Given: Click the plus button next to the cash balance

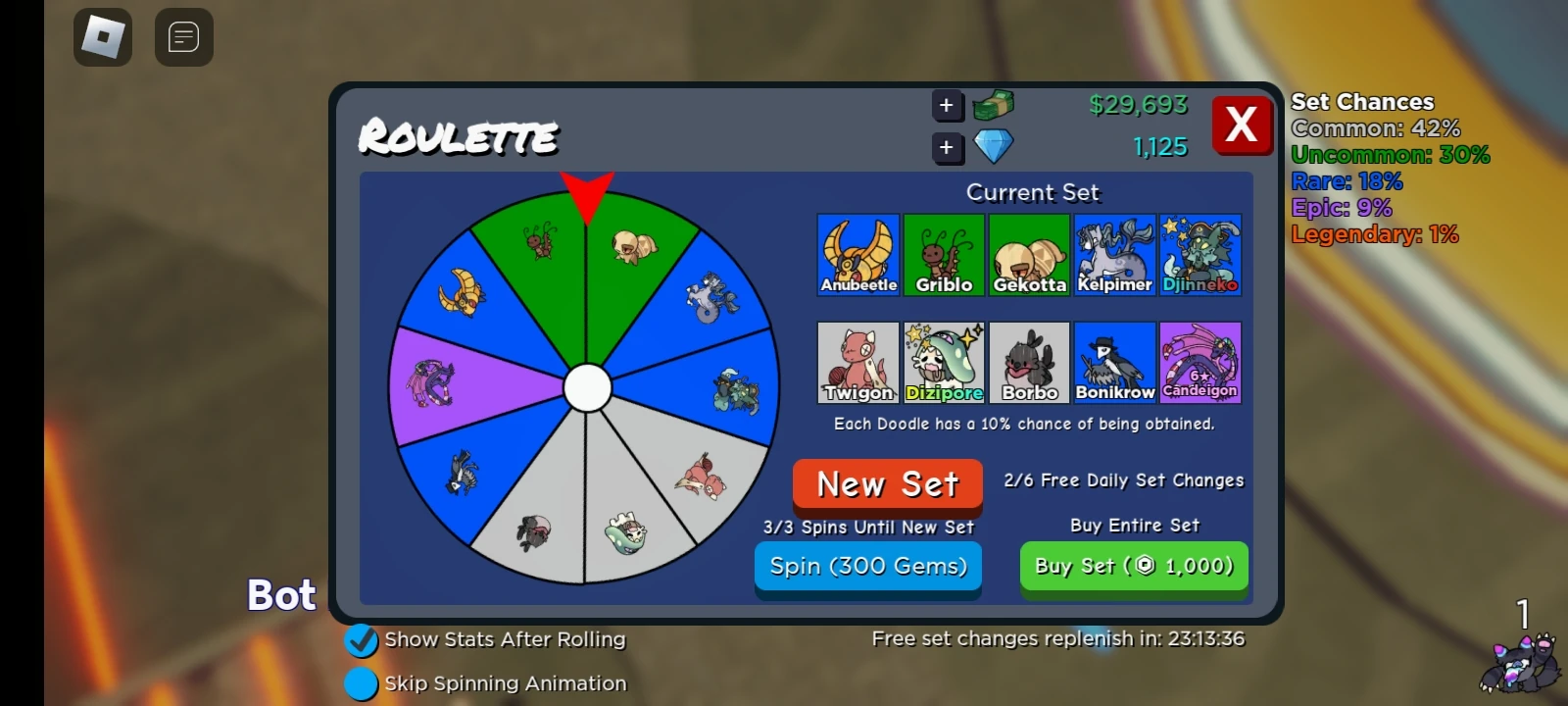Looking at the screenshot, I should click(947, 105).
